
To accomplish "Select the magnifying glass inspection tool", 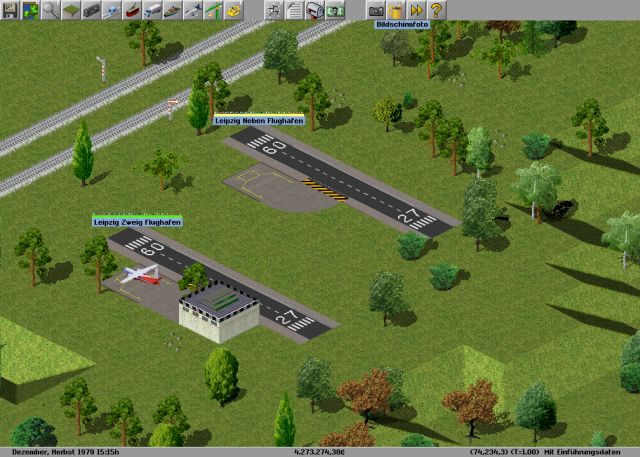I will point(50,10).
